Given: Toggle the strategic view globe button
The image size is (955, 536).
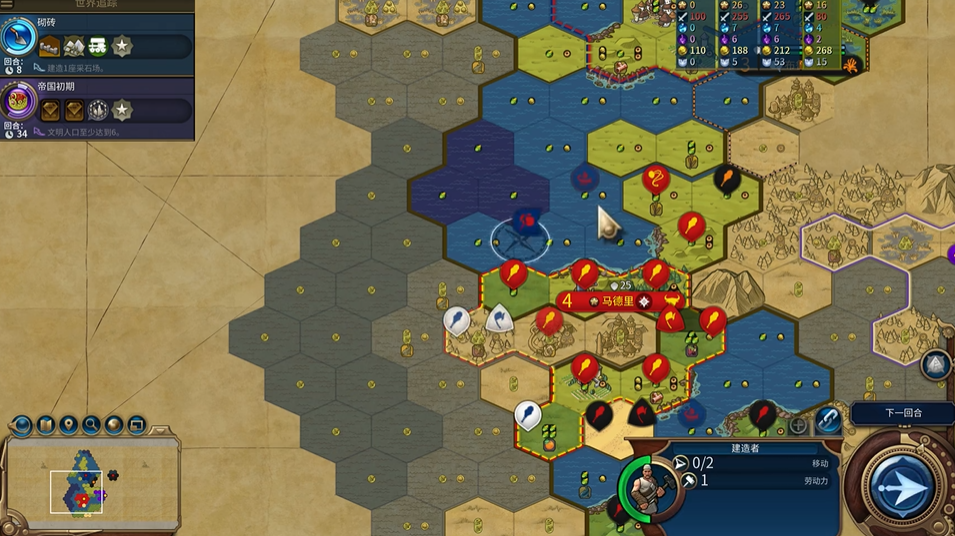Looking at the screenshot, I should (x=114, y=426).
